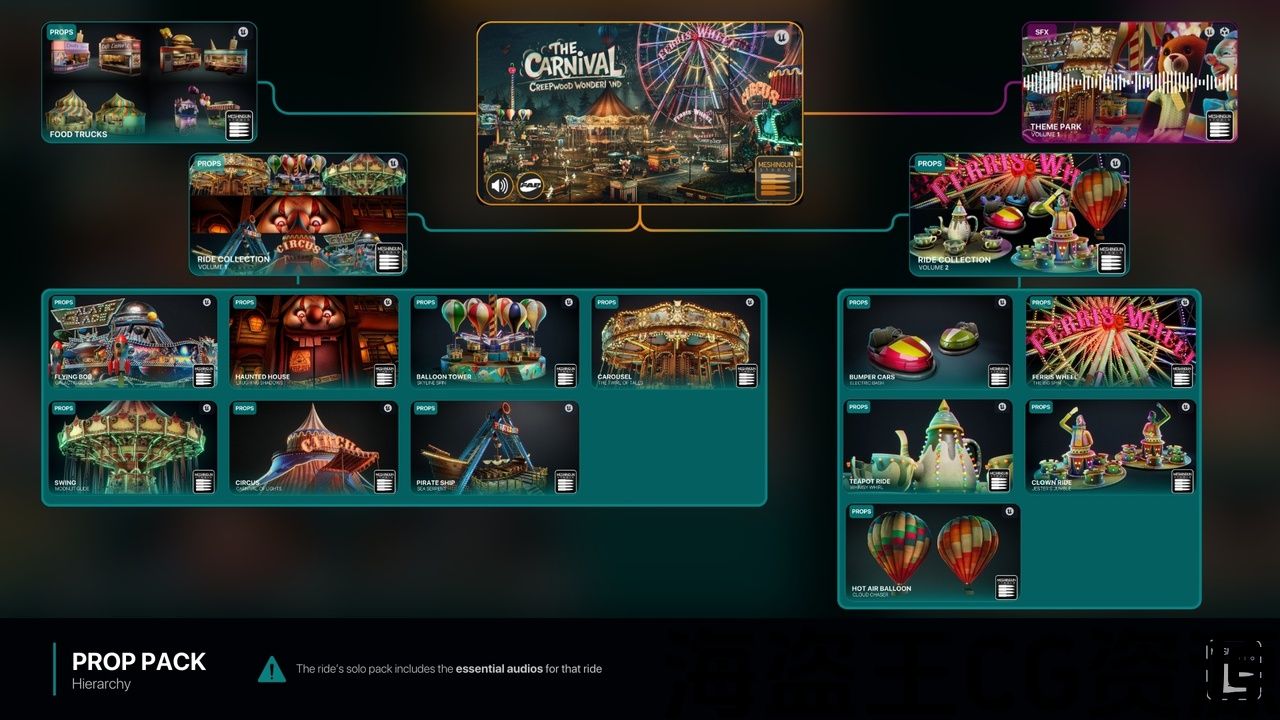Open Ride Collection Volume 2 card
The width and height of the screenshot is (1280, 720).
1019,214
